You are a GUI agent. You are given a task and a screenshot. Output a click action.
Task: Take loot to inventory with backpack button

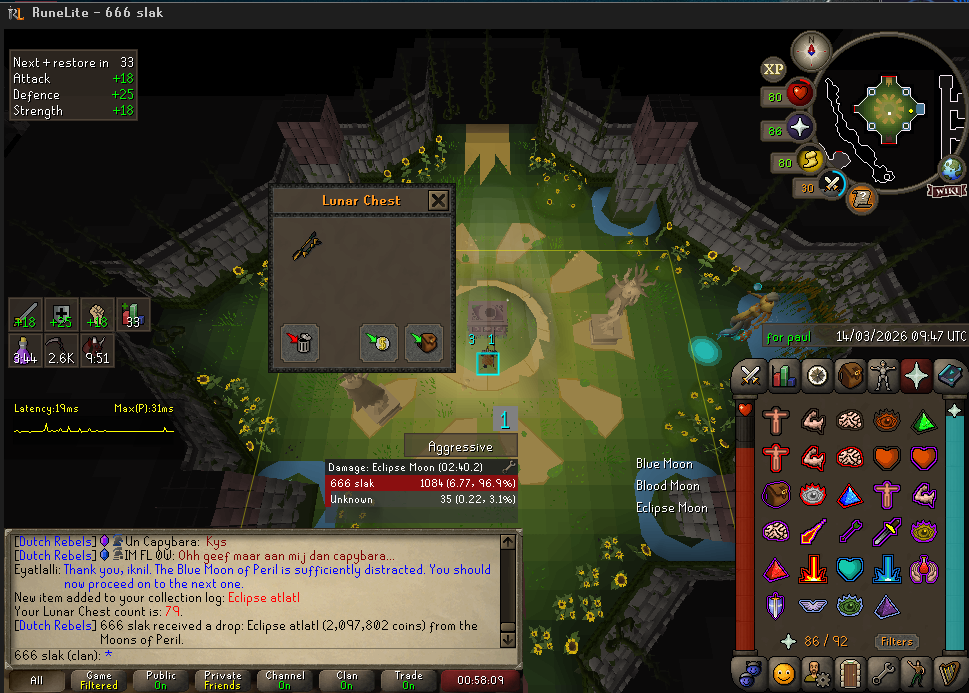tap(424, 342)
